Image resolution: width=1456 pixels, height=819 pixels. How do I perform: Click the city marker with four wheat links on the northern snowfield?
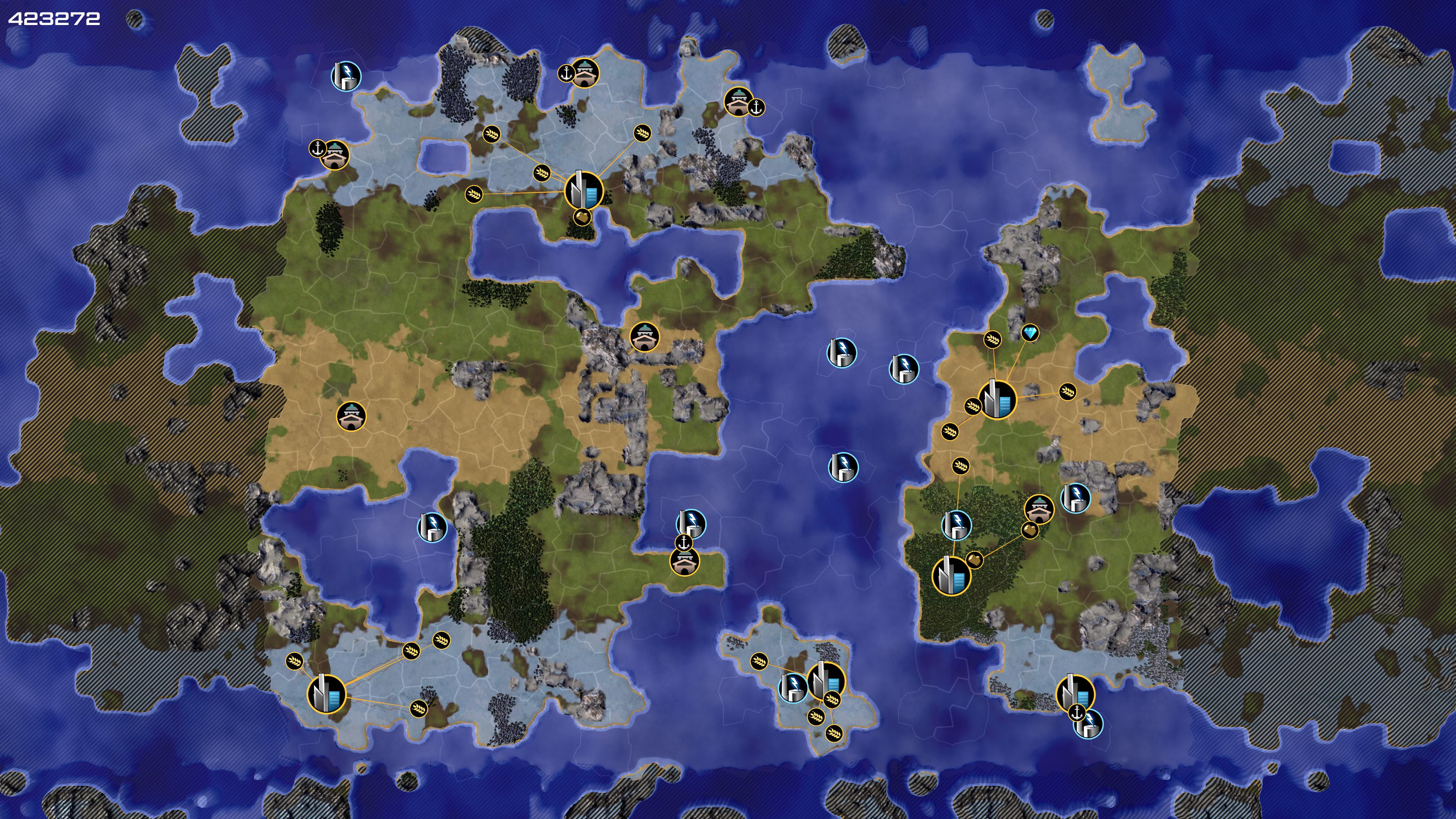583,190
